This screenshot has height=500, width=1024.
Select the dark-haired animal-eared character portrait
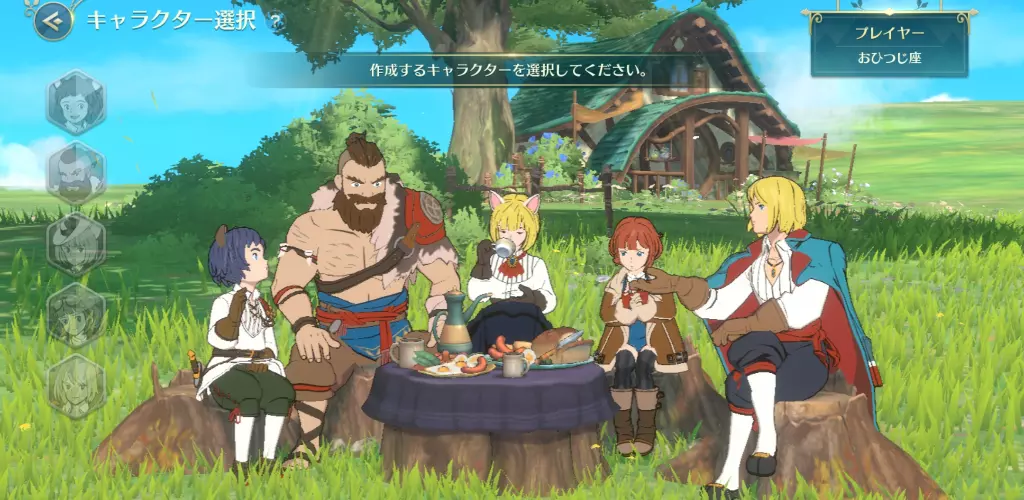(76, 102)
